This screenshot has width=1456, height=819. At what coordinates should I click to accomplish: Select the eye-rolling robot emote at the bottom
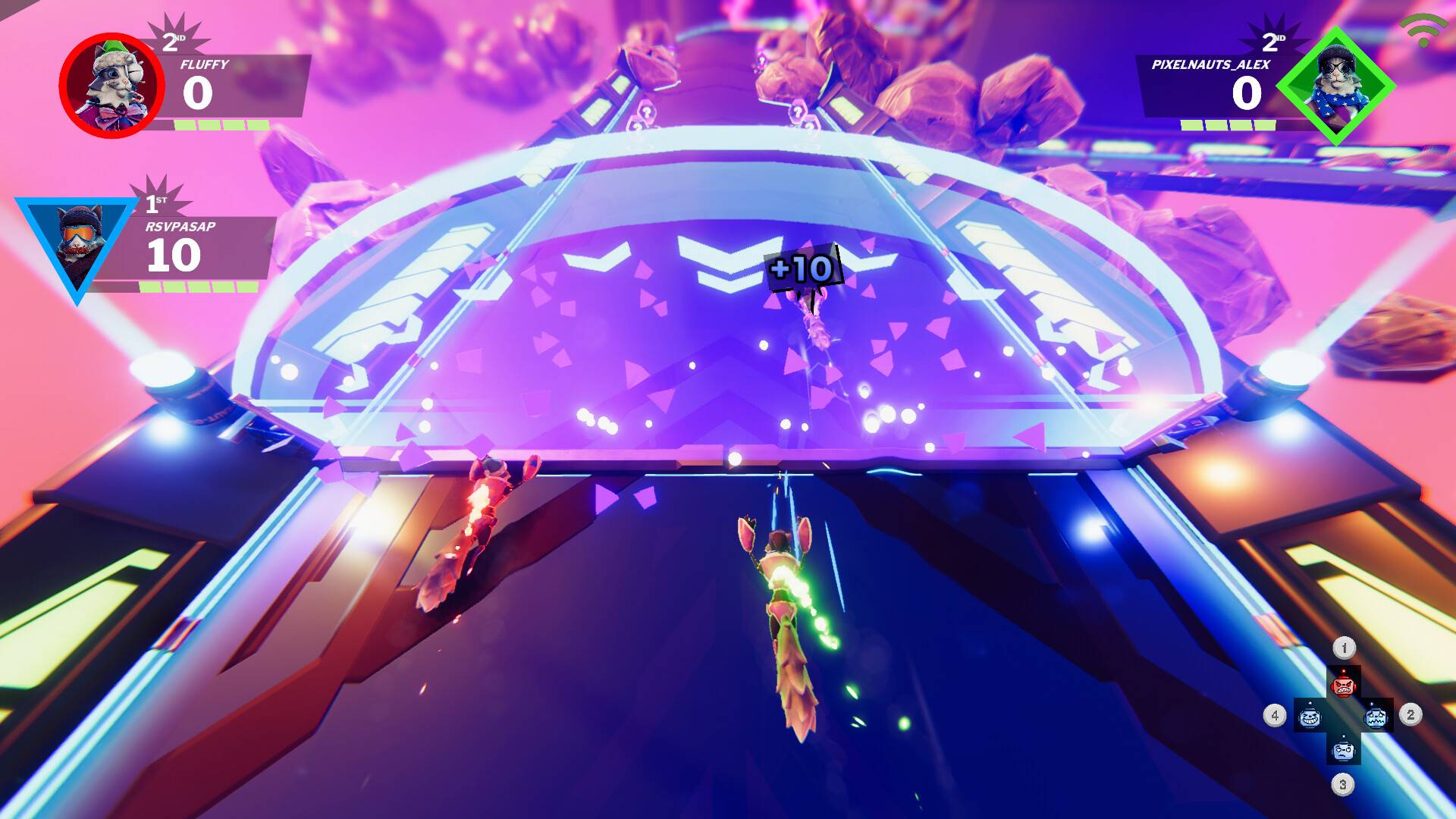tap(1343, 749)
